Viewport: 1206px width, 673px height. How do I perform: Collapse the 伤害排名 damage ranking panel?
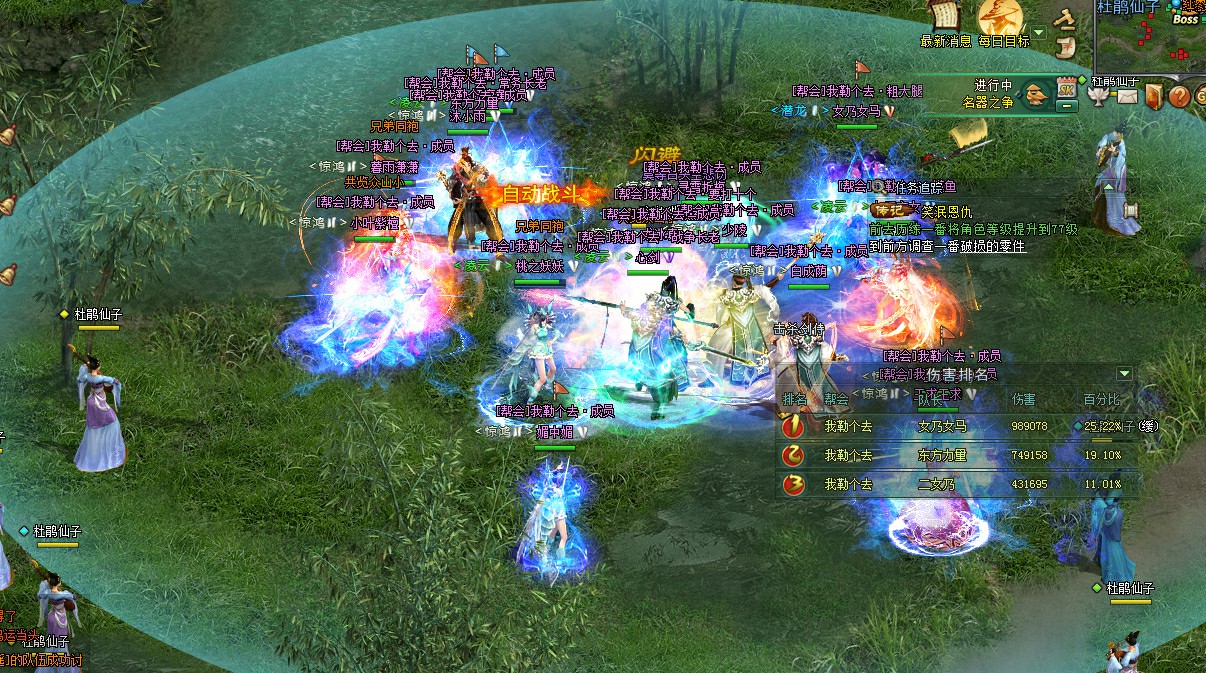(x=1124, y=374)
